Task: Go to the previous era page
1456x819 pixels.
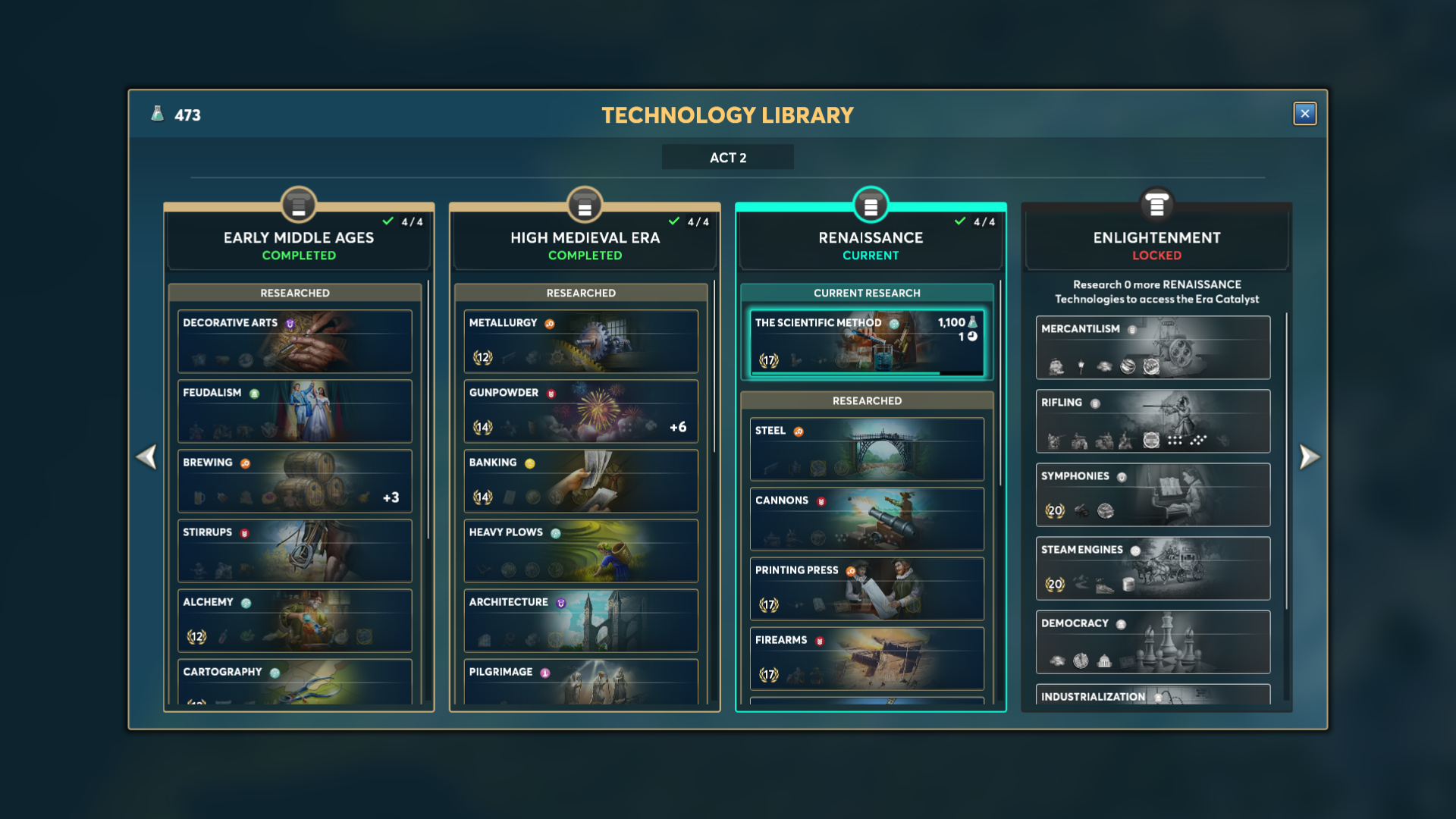Action: pos(146,457)
